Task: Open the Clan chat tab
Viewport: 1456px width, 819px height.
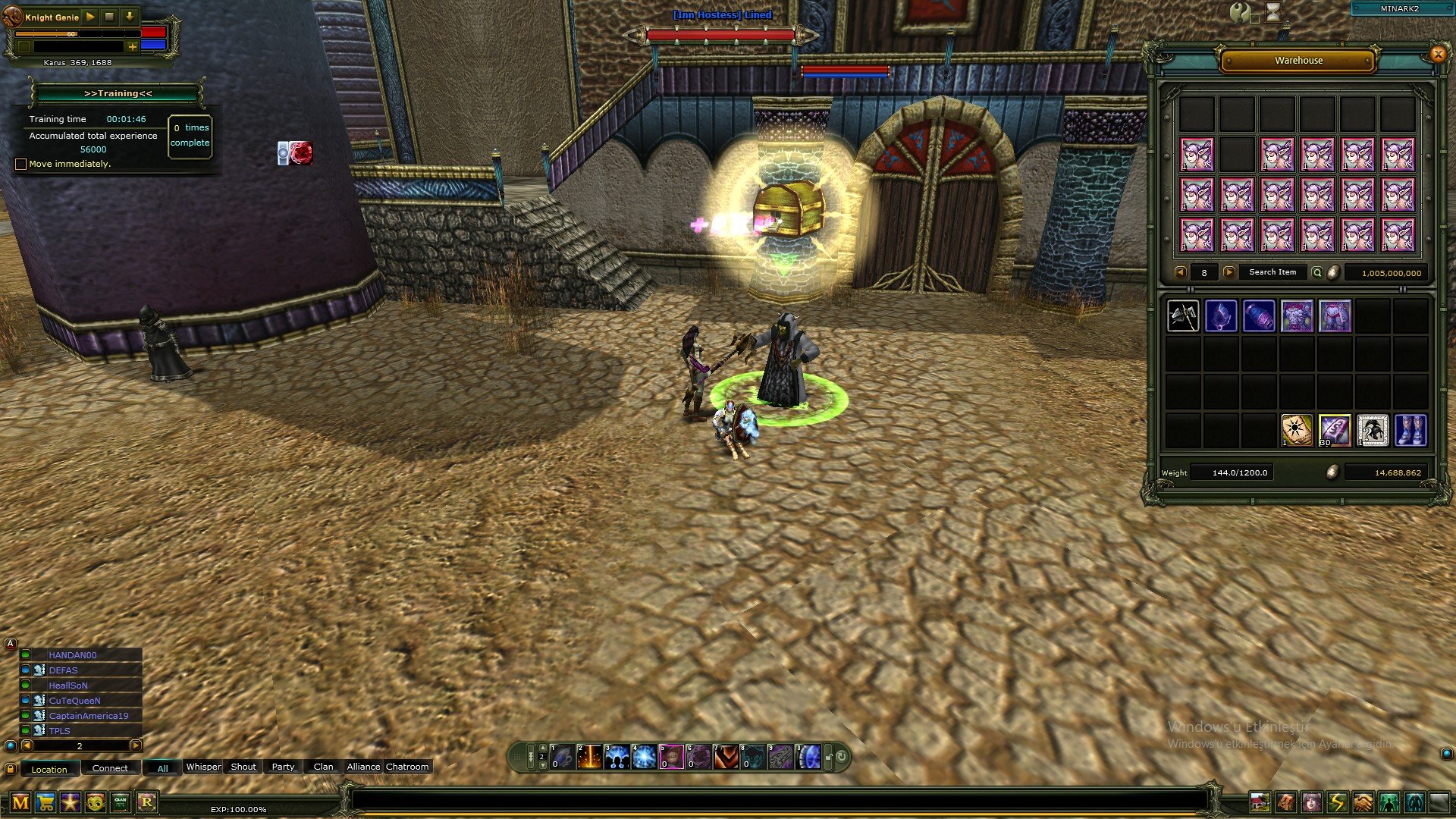Action: pos(323,767)
